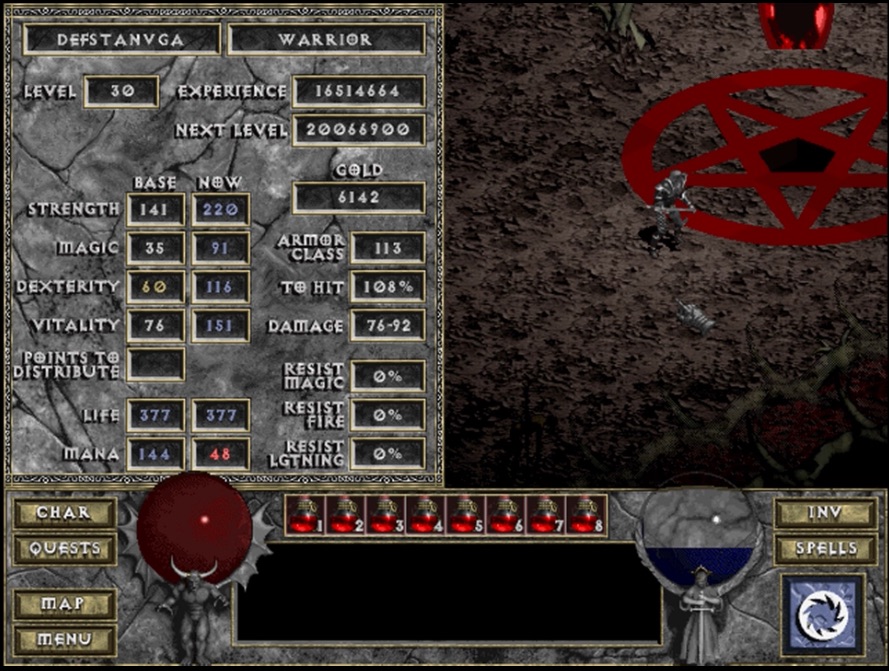Open the QUESTS log
Screen dimensions: 889x671
(64, 548)
